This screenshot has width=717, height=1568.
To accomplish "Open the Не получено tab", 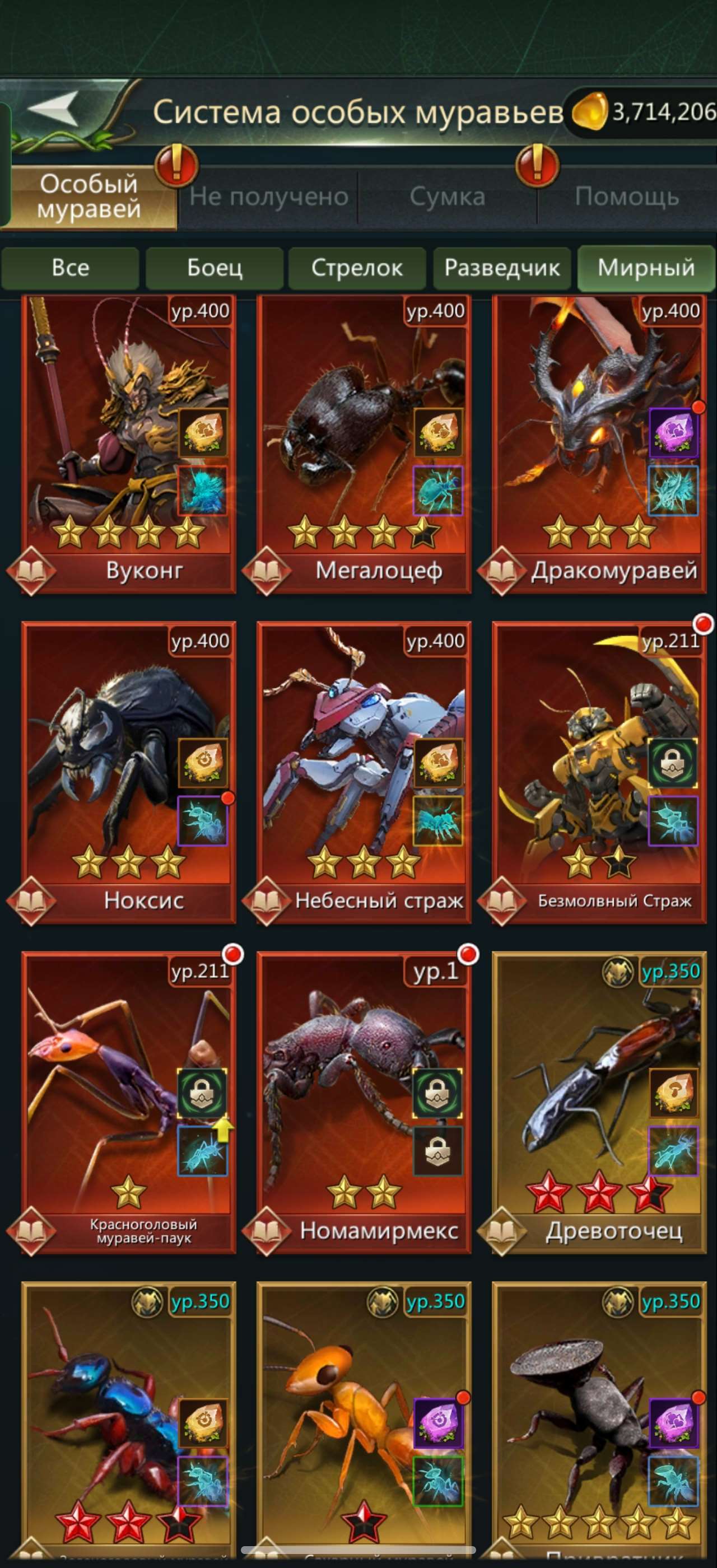I will pos(269,196).
